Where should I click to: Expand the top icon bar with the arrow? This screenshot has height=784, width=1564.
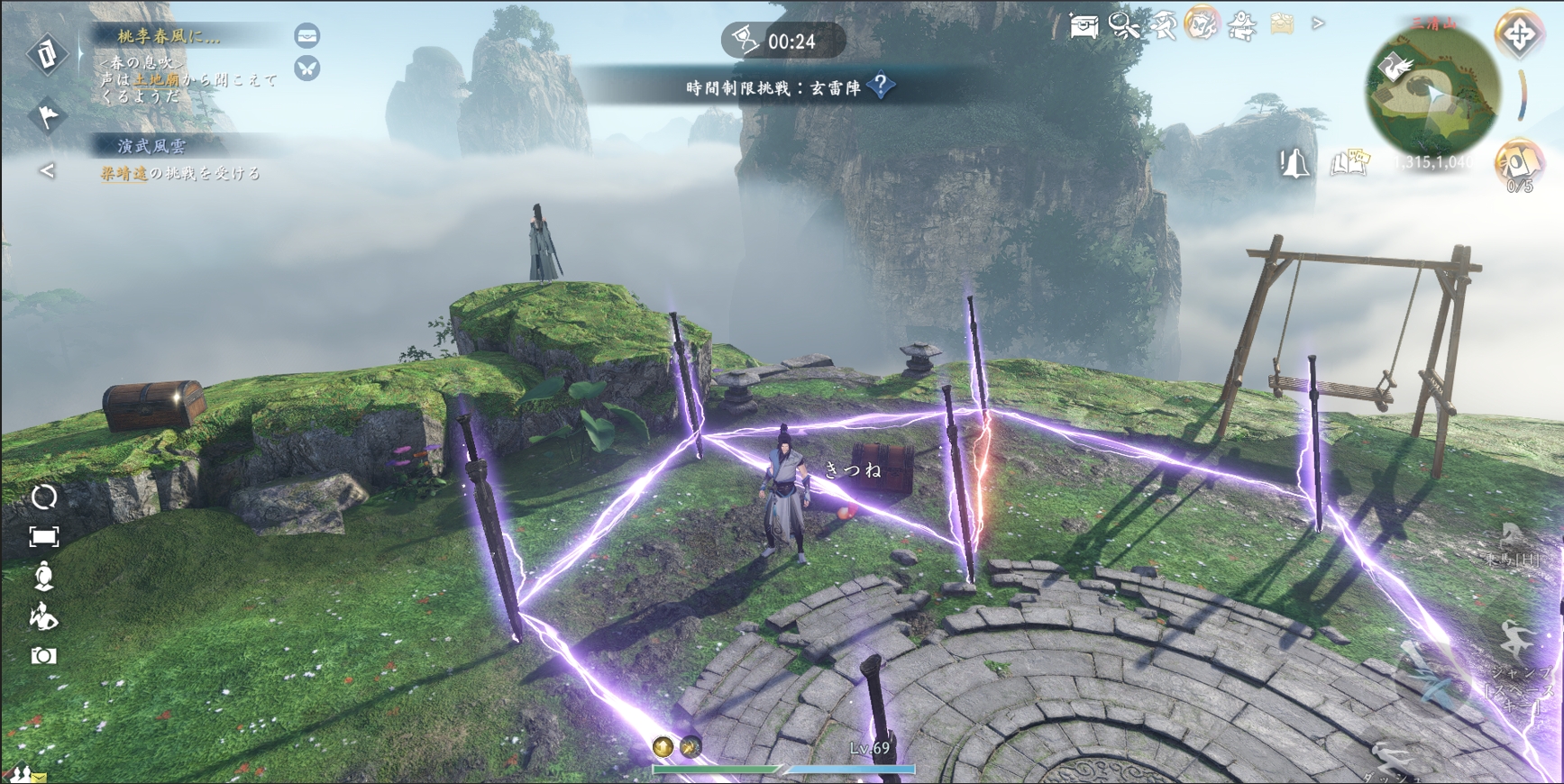tap(1318, 23)
